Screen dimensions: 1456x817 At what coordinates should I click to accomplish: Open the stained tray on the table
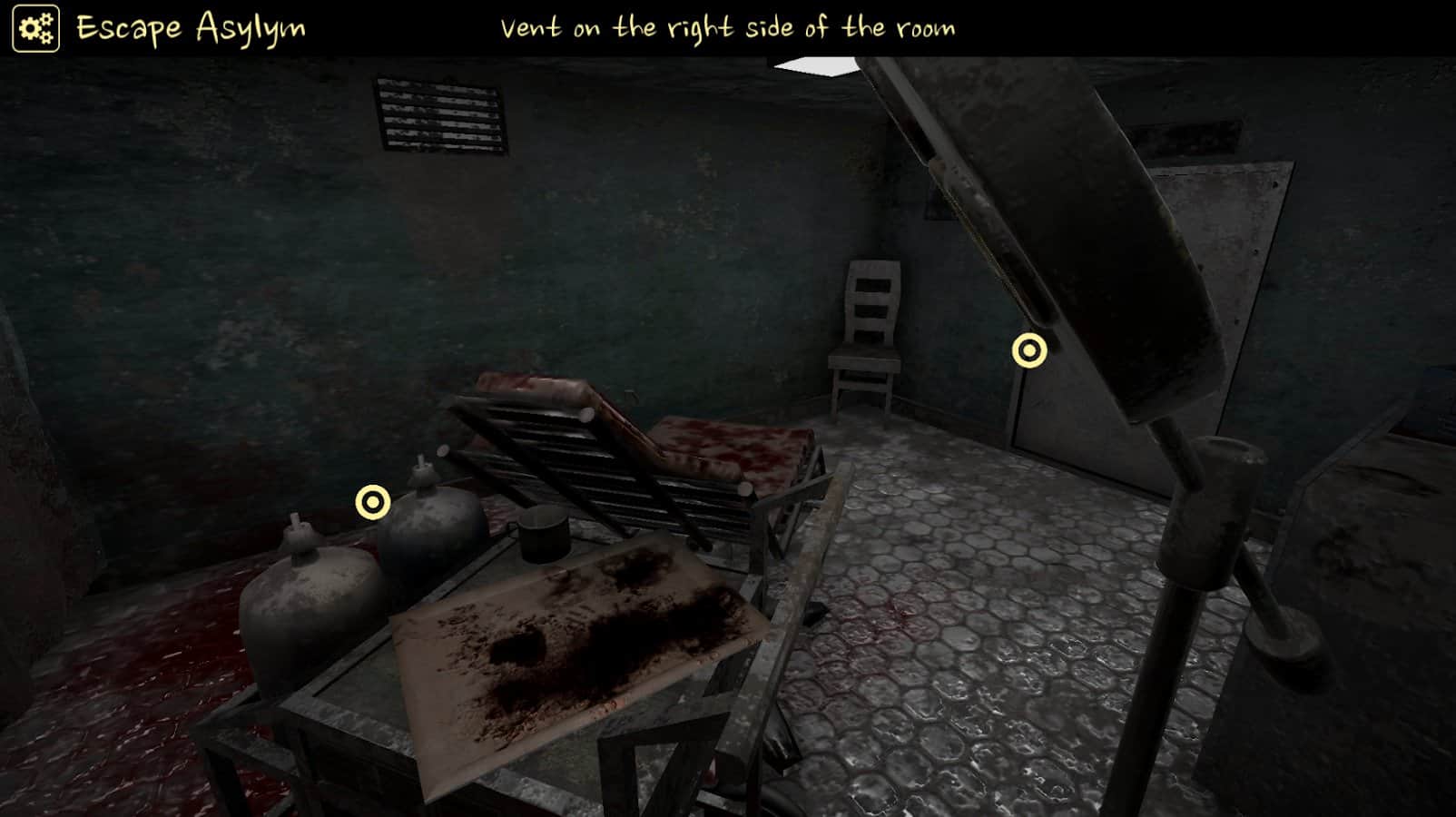(x=572, y=645)
